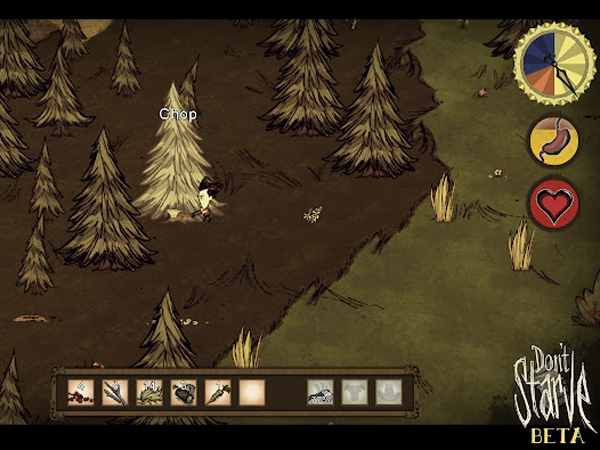Select the equipped axe hand slot
The width and height of the screenshot is (600, 450).
(x=320, y=392)
